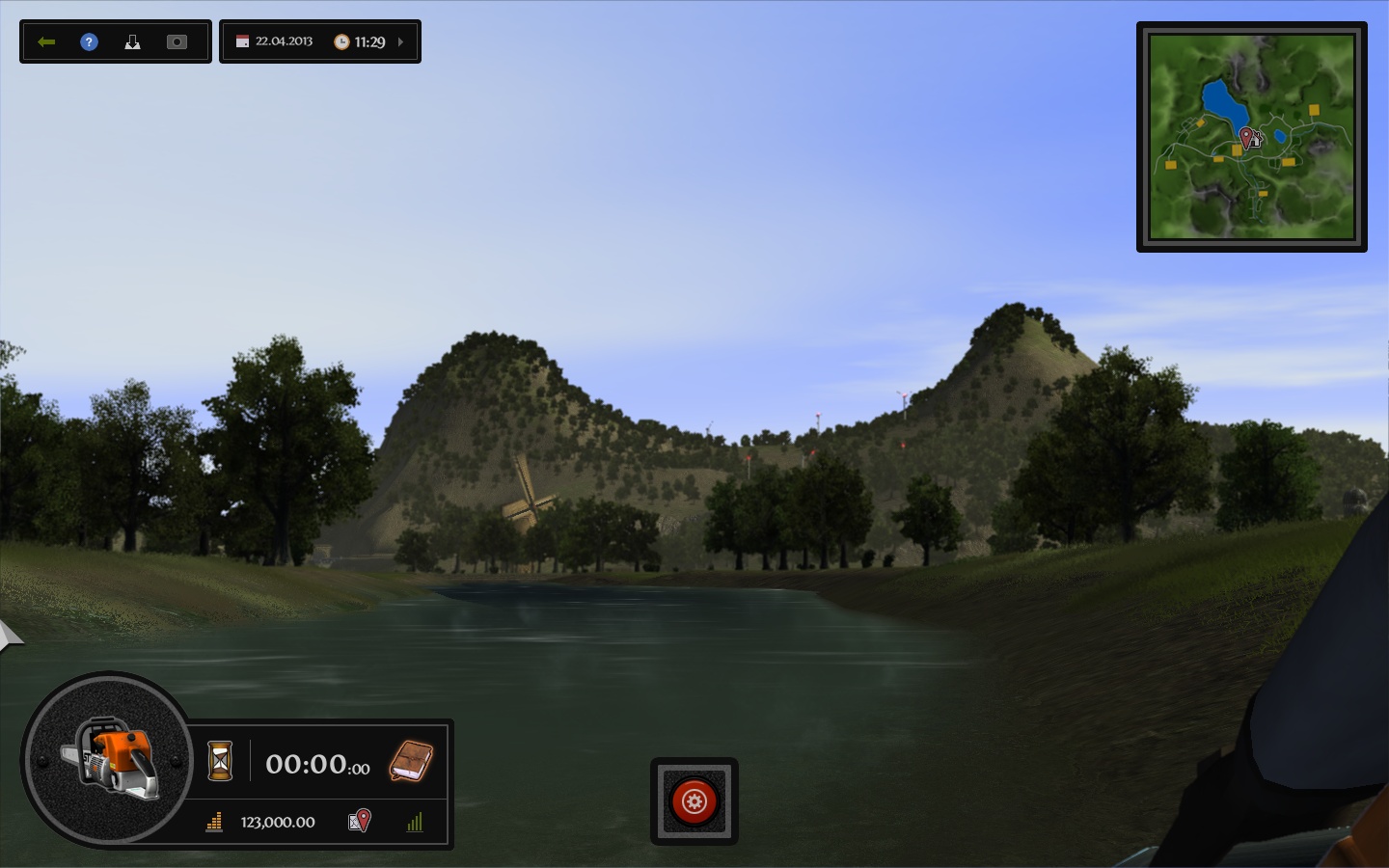Click the camera screenshot icon
Image resolution: width=1389 pixels, height=868 pixels.
pos(177,41)
